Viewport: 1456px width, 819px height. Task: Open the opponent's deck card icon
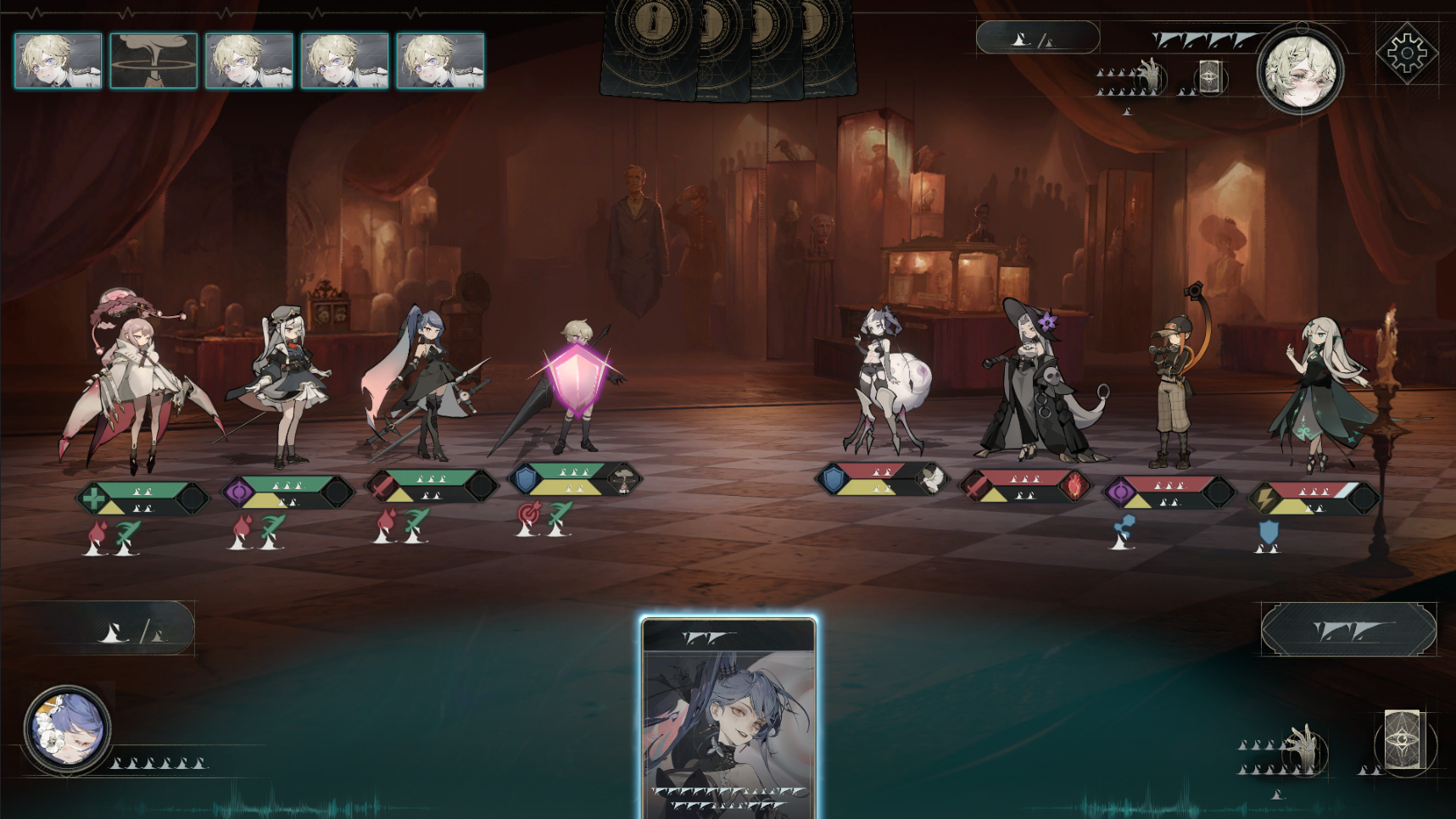(1209, 78)
